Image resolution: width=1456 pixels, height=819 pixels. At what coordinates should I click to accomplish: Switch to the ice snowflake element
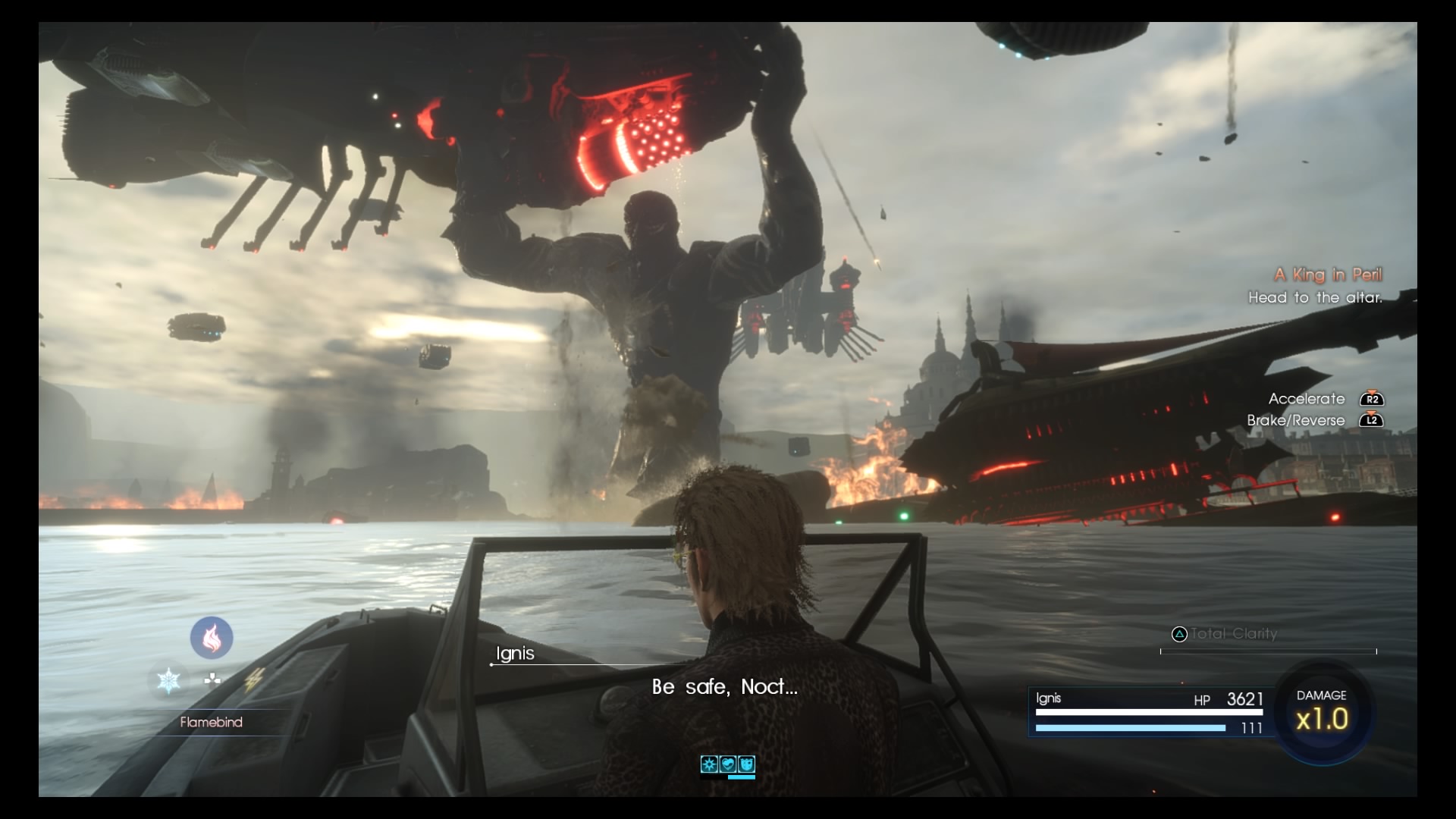click(x=168, y=679)
